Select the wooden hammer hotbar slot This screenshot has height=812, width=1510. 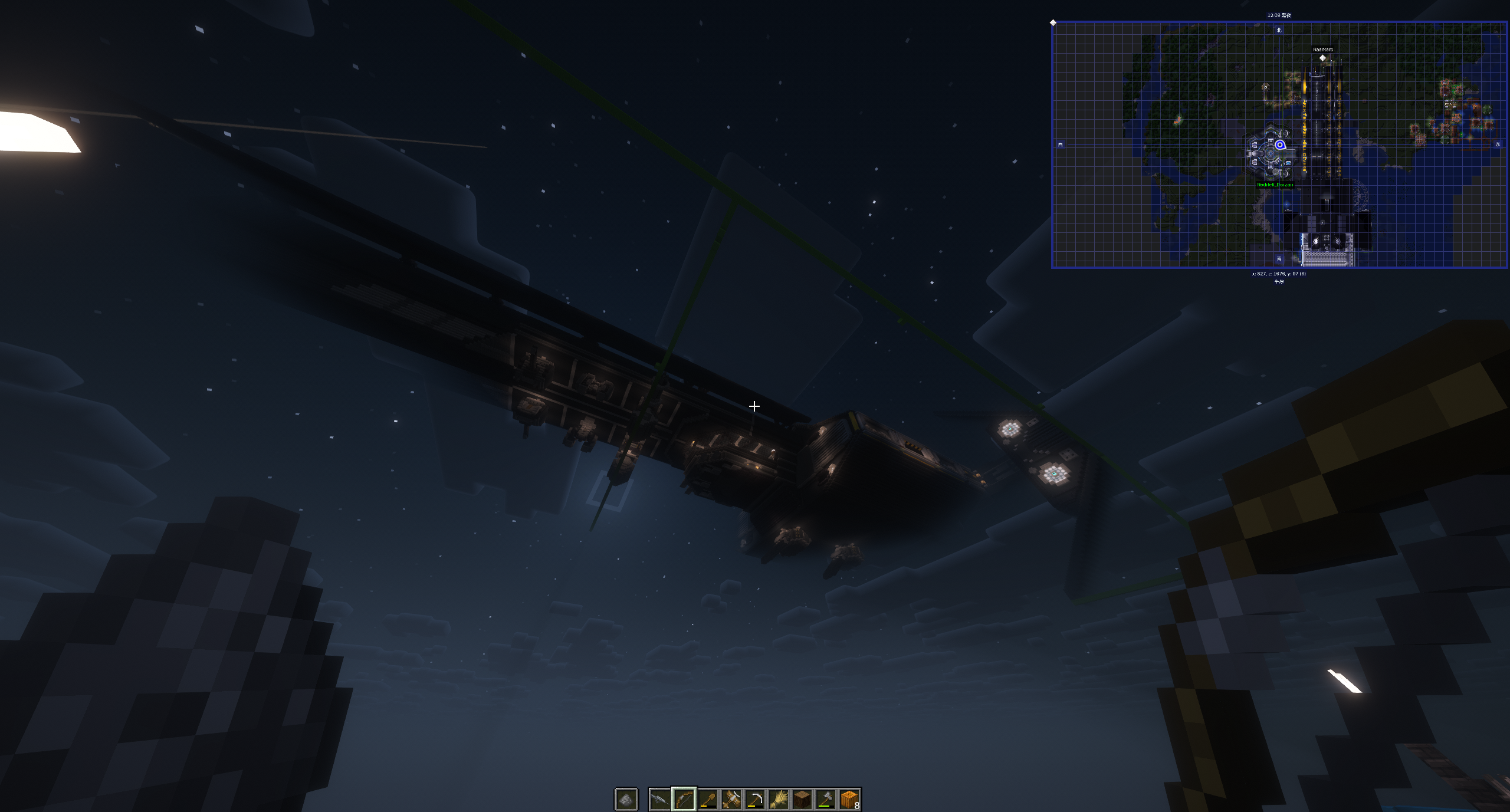click(x=731, y=800)
